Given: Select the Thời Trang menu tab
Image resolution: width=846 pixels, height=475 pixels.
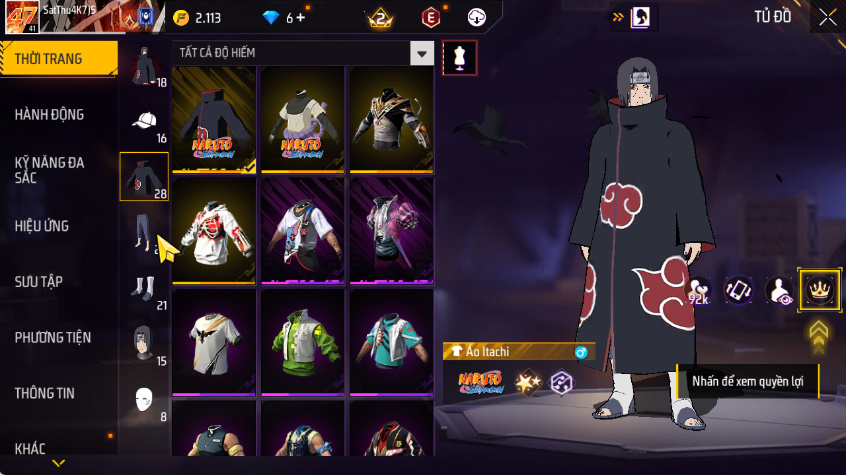Looking at the screenshot, I should tap(48, 59).
